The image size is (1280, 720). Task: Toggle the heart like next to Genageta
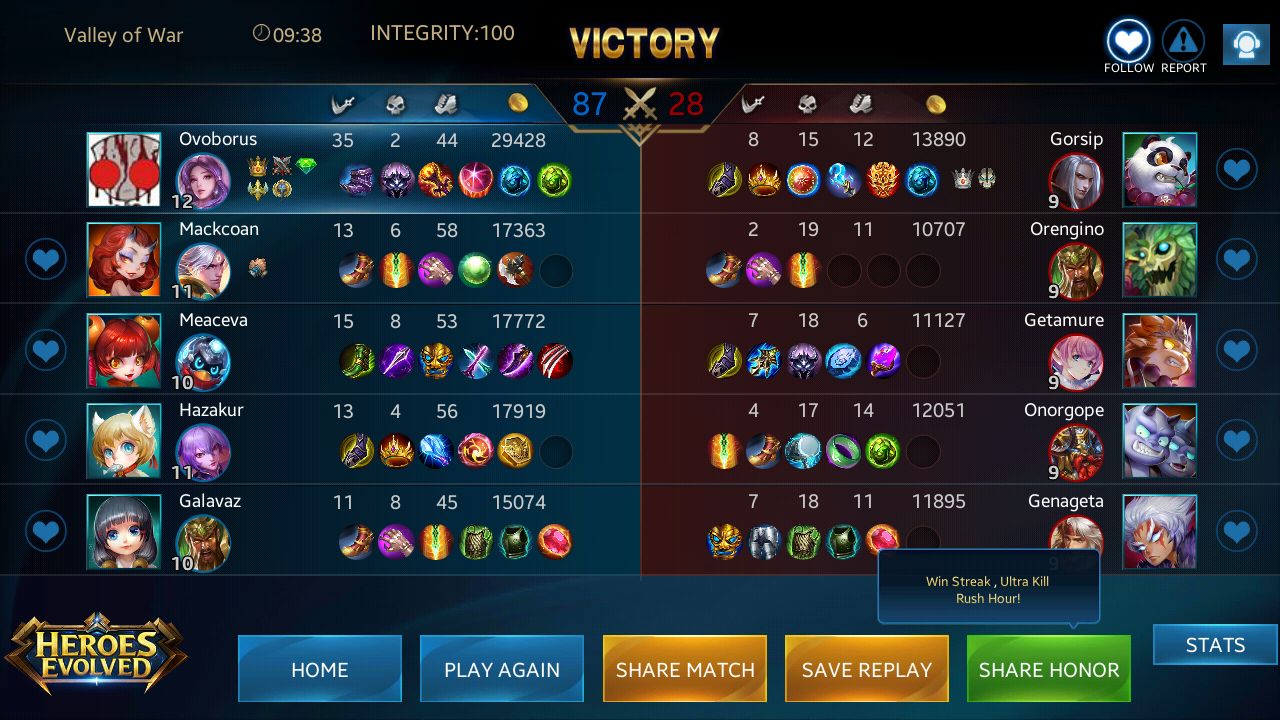1237,531
